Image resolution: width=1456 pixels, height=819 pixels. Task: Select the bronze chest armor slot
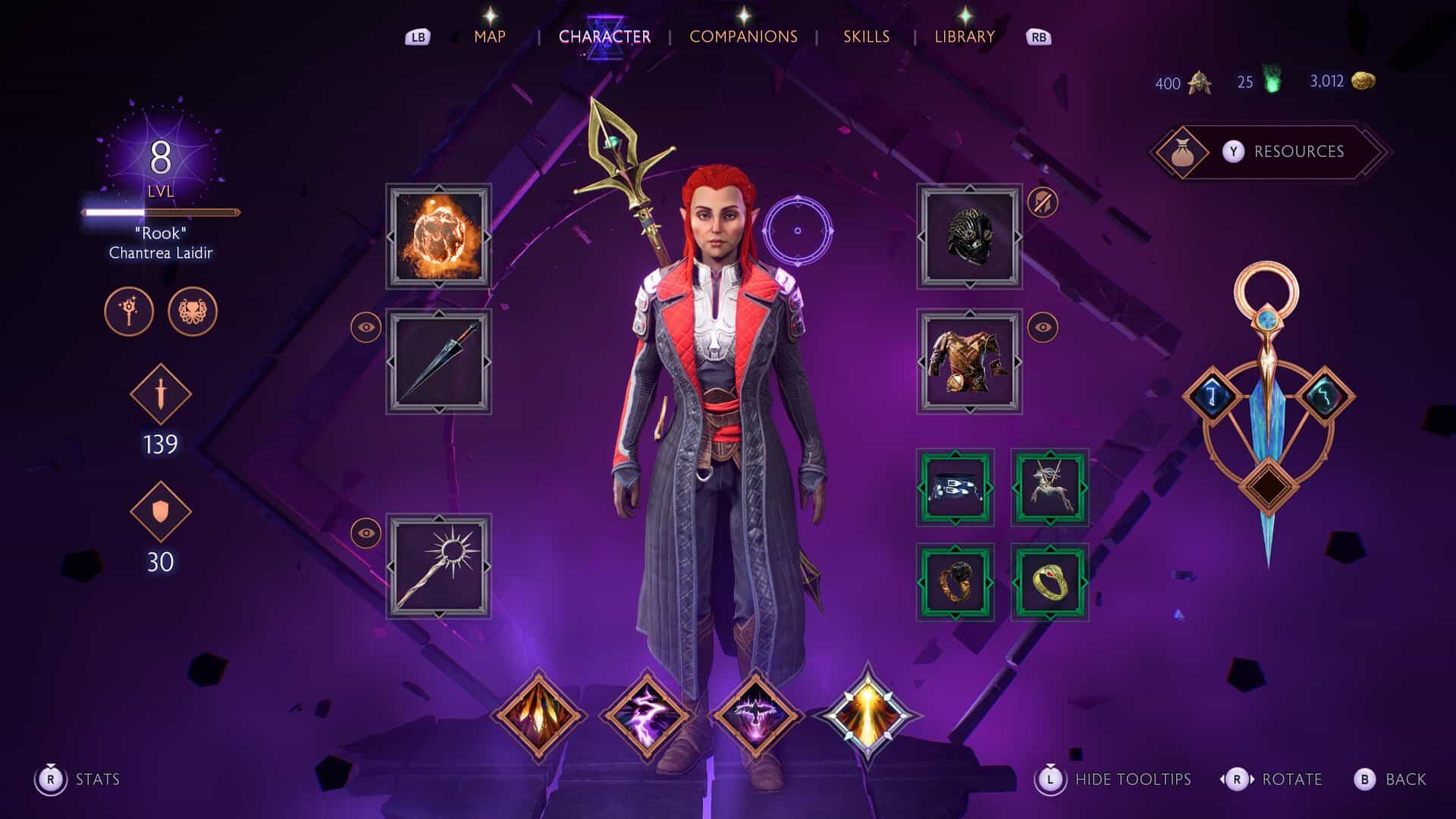point(969,362)
